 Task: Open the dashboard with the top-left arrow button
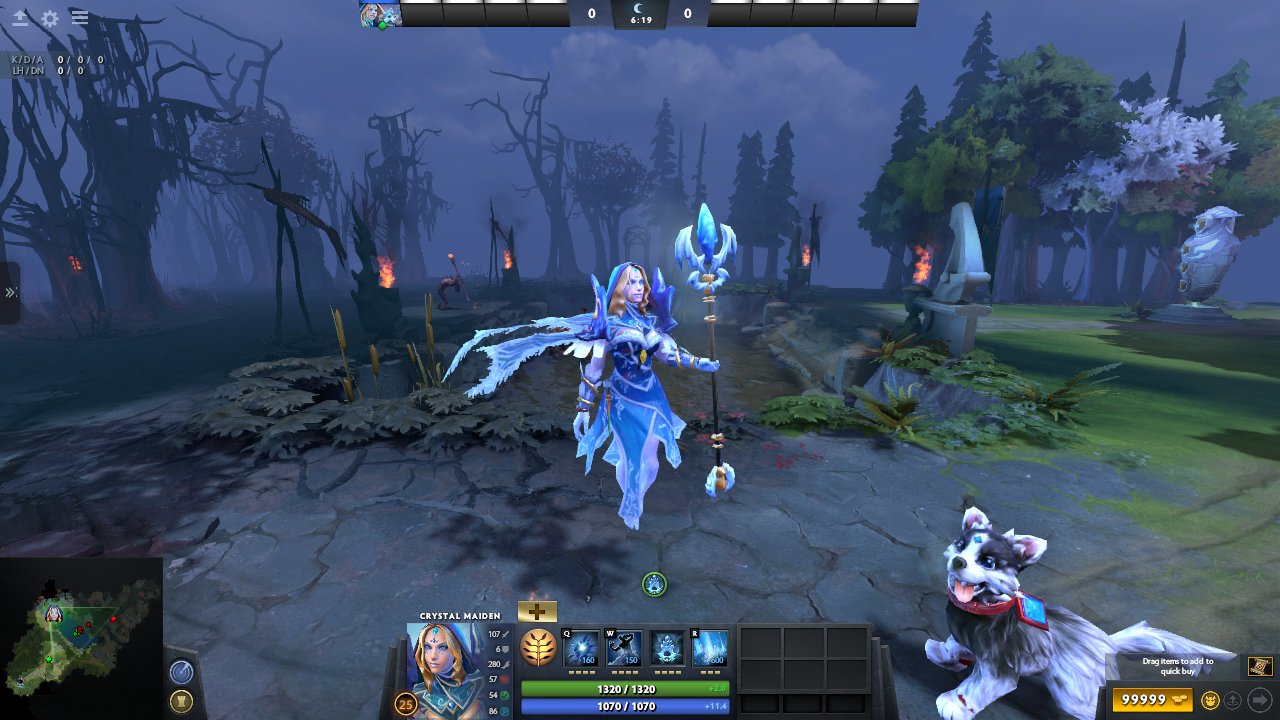click(20, 18)
